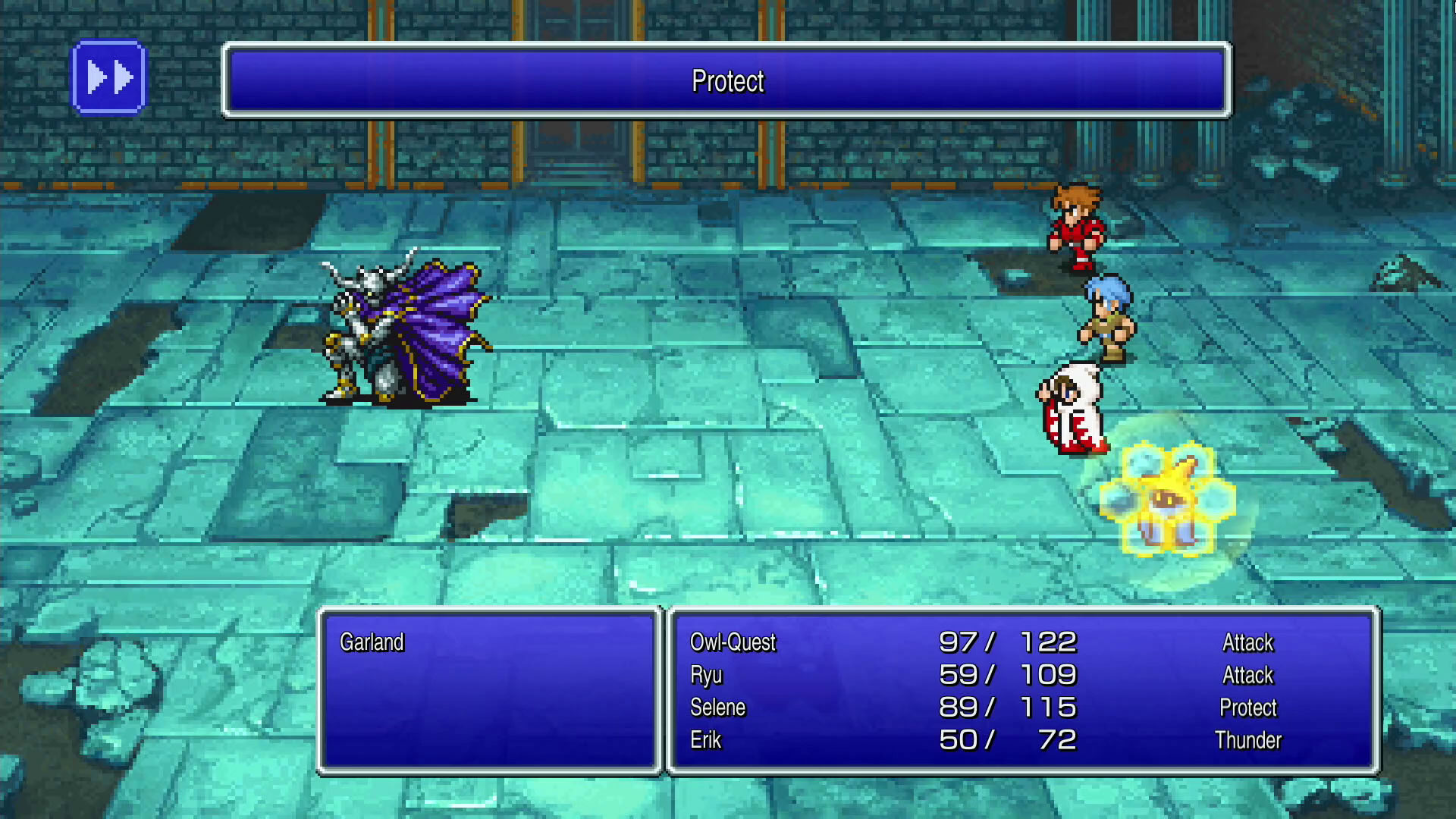
Task: Select Garland in the enemy list
Action: (372, 642)
